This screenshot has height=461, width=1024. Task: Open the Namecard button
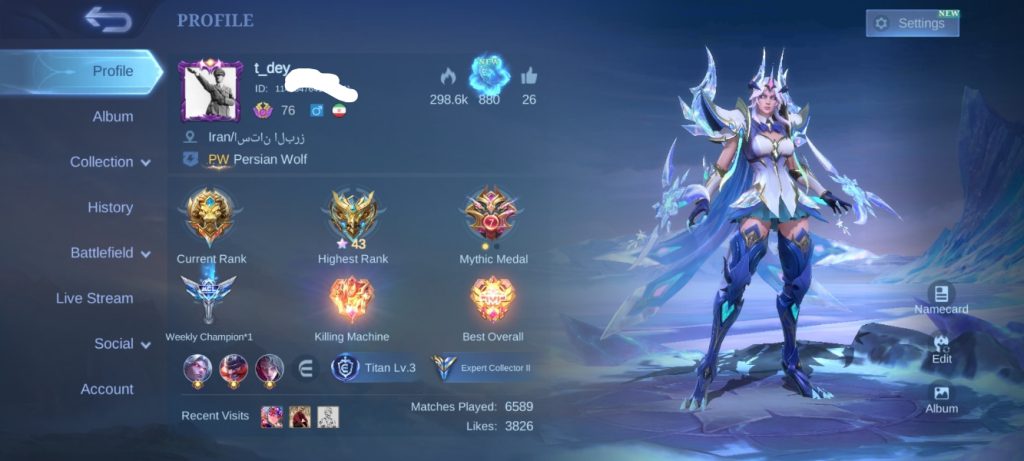941,298
